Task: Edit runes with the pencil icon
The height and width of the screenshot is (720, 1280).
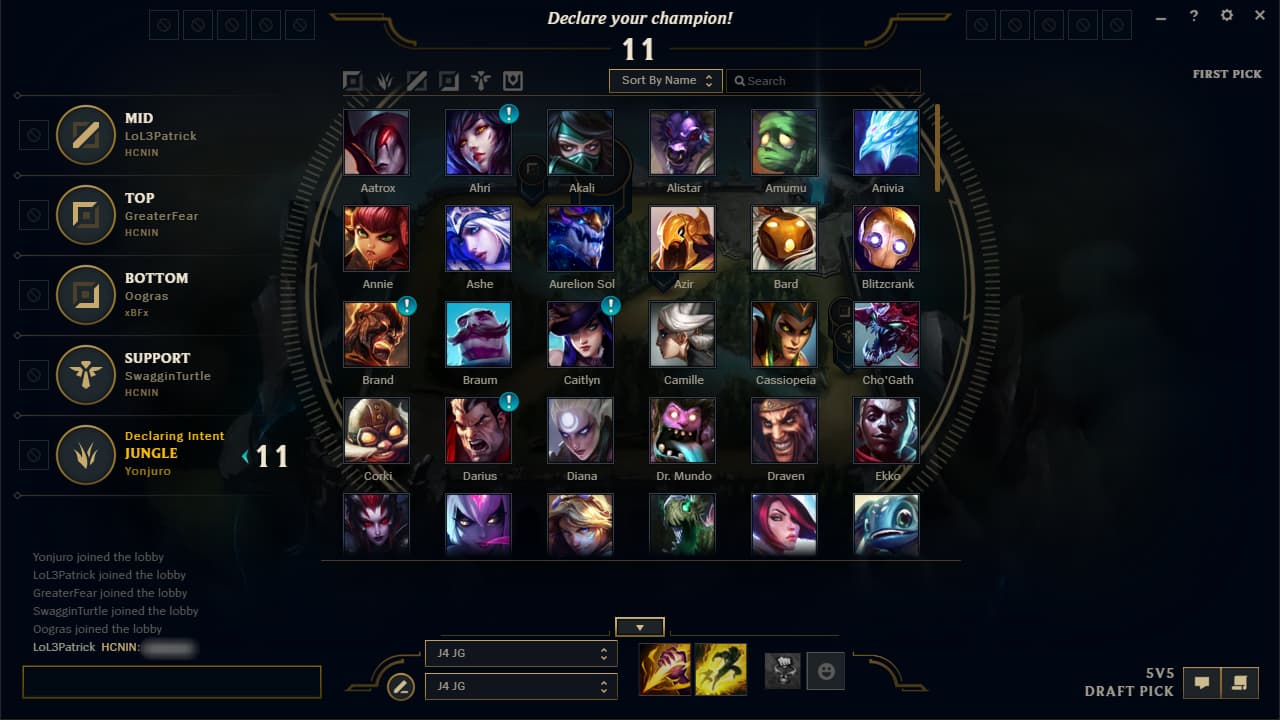Action: coord(400,687)
